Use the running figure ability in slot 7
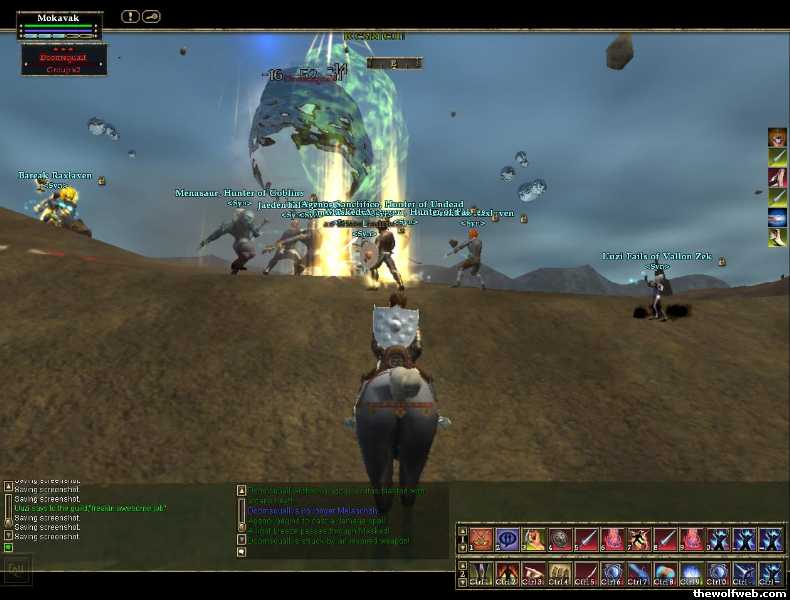The width and height of the screenshot is (790, 600). pyautogui.click(x=638, y=539)
